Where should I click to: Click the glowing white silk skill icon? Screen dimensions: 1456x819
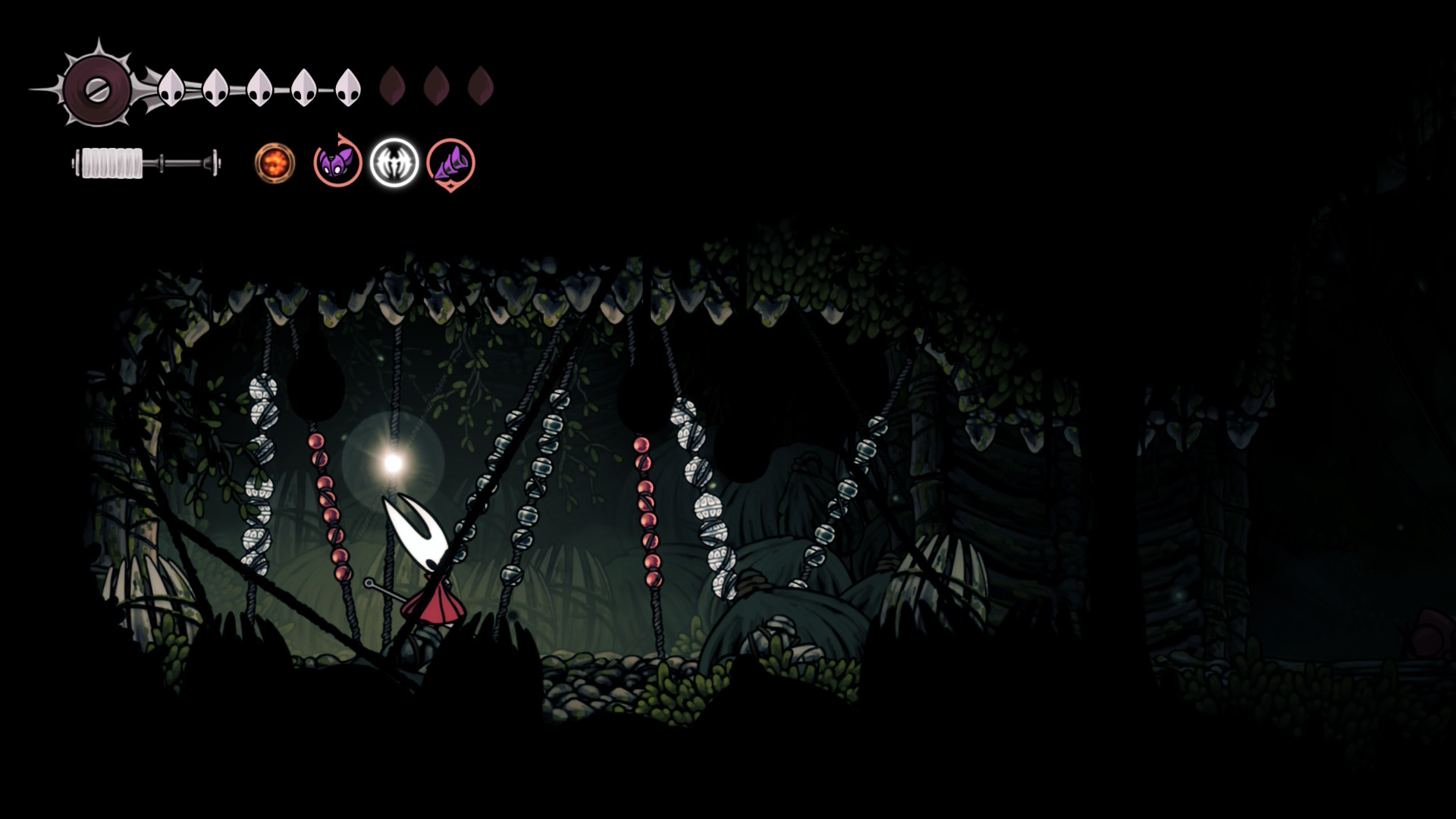pyautogui.click(x=394, y=163)
